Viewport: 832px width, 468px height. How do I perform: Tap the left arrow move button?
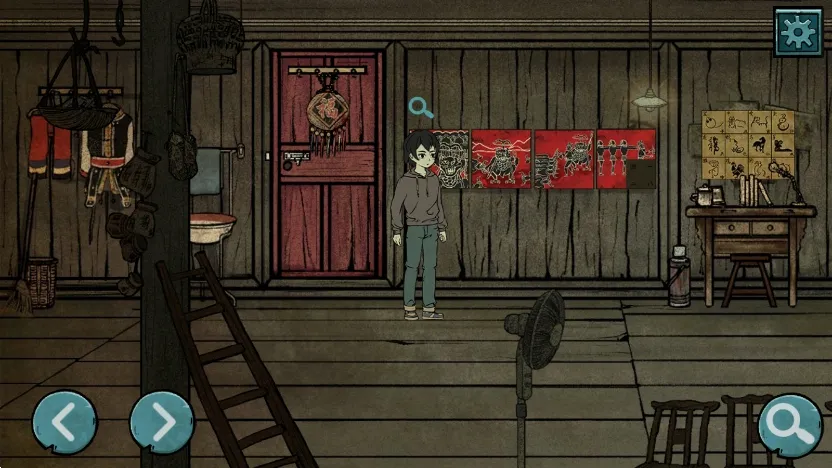click(x=65, y=423)
